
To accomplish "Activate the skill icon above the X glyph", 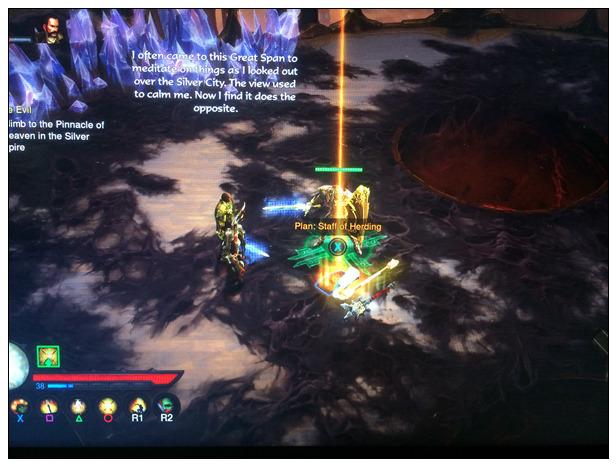I will coord(19,405).
